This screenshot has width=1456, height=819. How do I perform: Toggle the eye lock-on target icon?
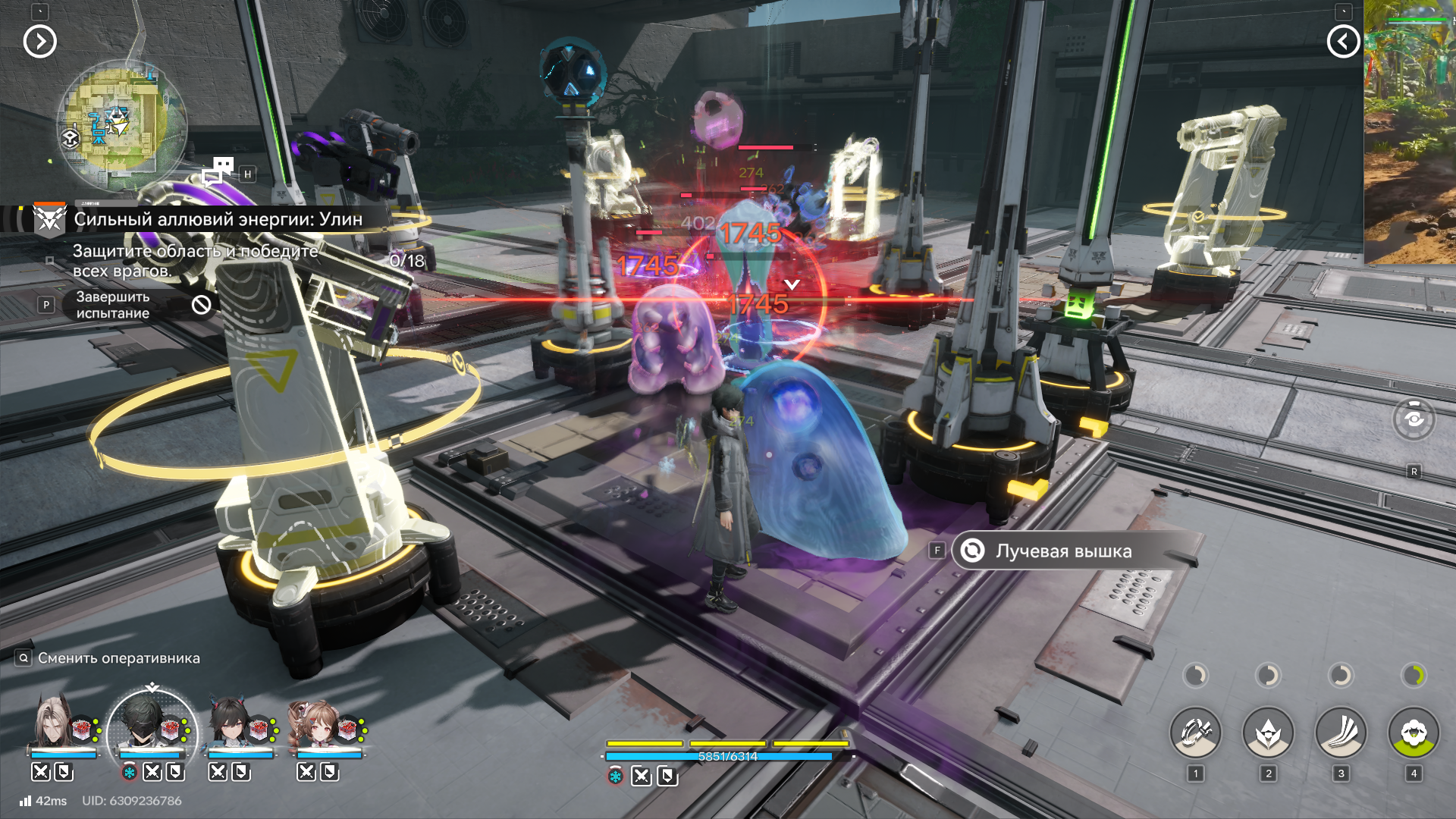tap(1414, 419)
